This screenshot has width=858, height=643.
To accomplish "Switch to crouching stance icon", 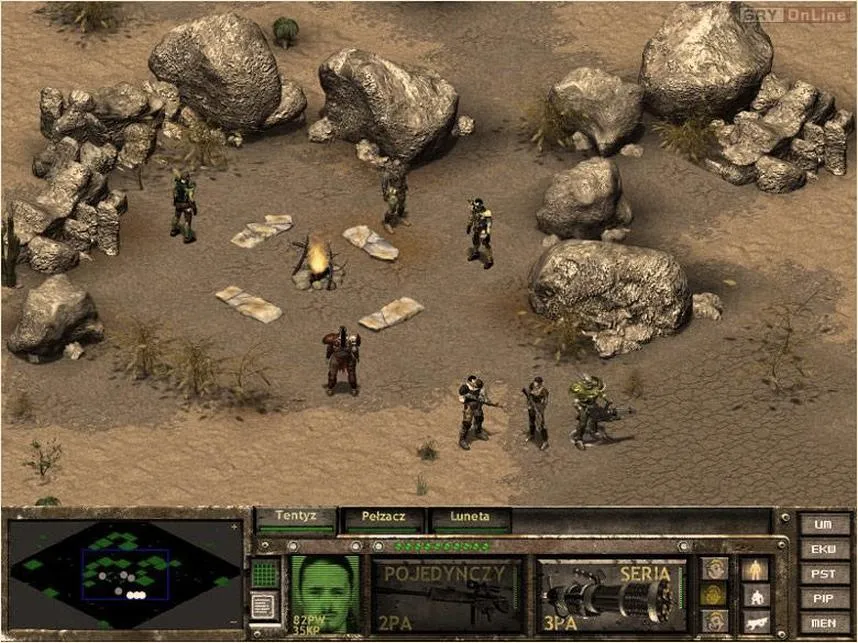I will pos(756,595).
